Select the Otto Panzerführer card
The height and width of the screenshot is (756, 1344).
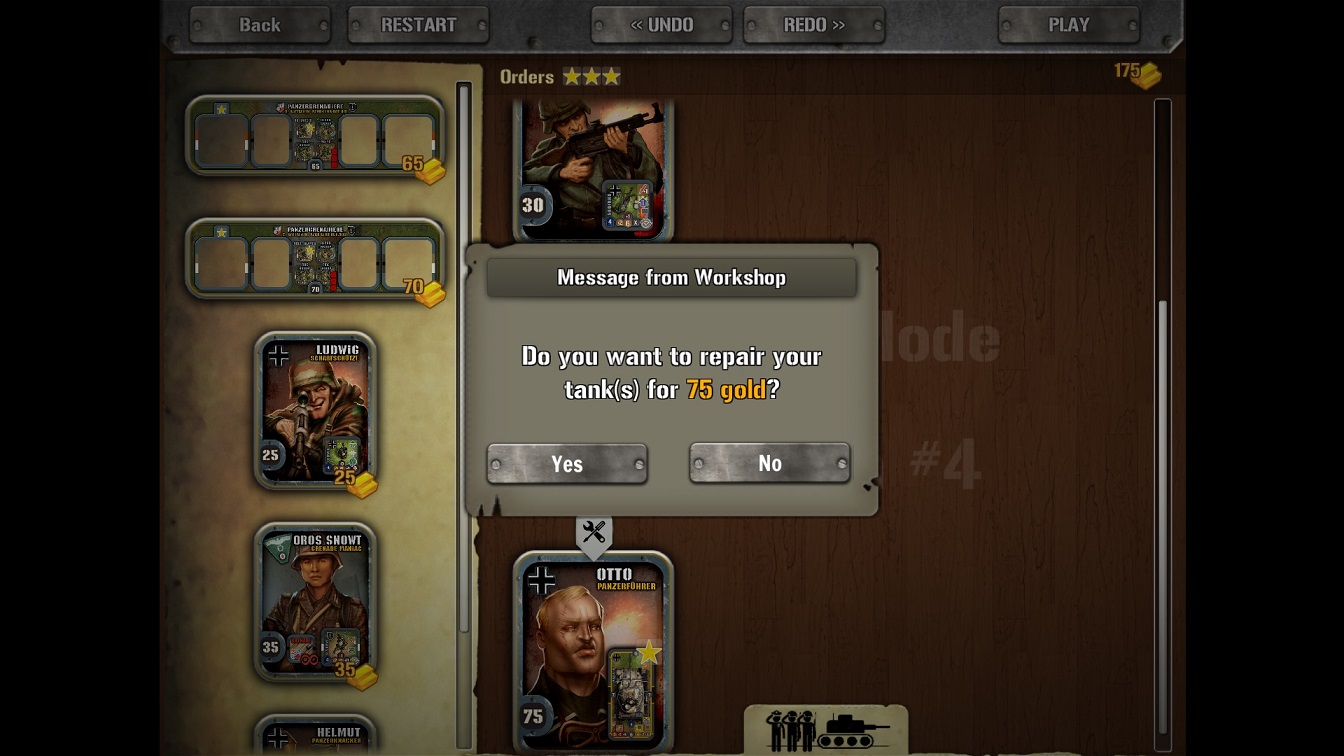point(593,650)
